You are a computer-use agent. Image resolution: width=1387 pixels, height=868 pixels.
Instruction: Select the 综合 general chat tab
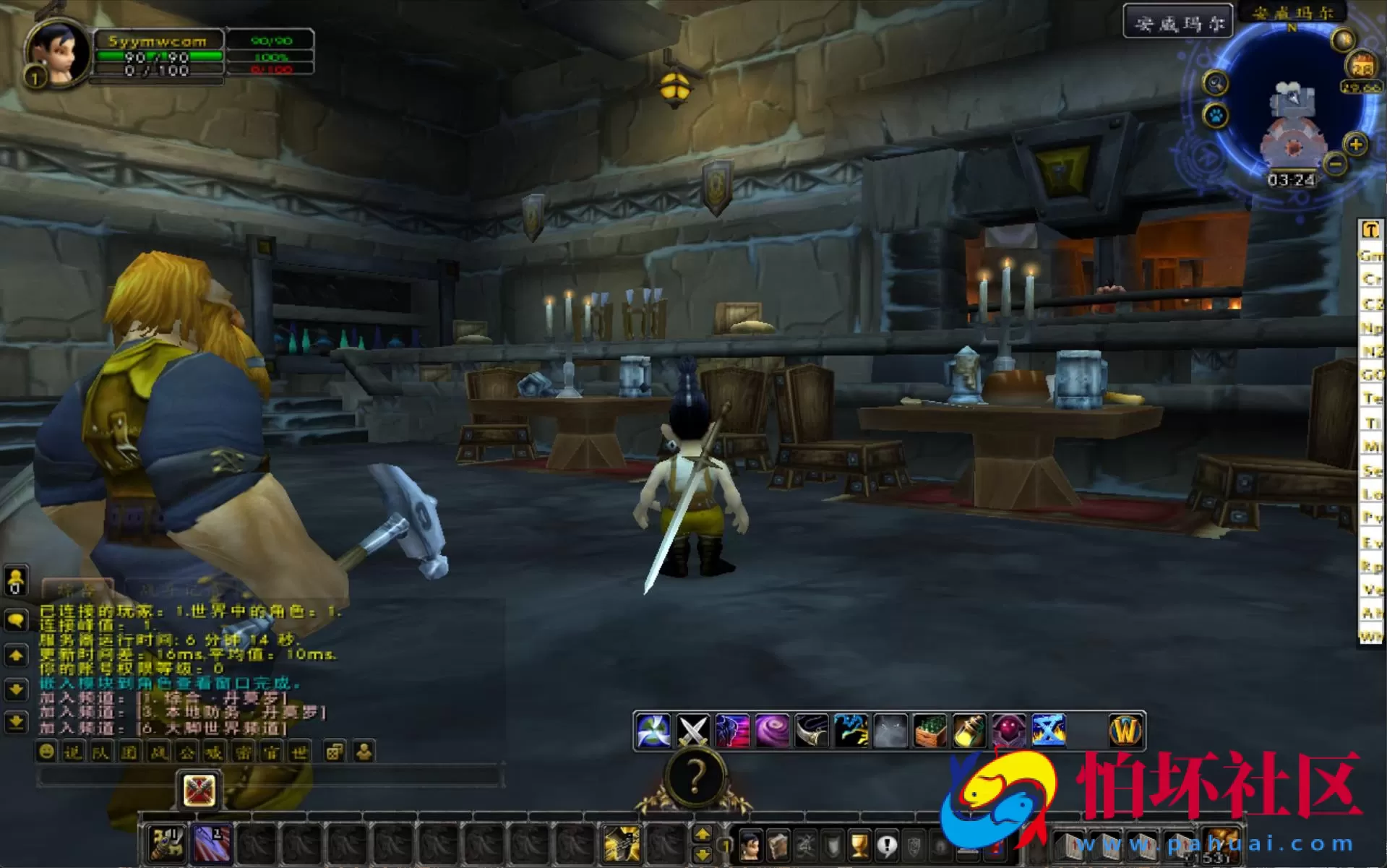pos(78,587)
